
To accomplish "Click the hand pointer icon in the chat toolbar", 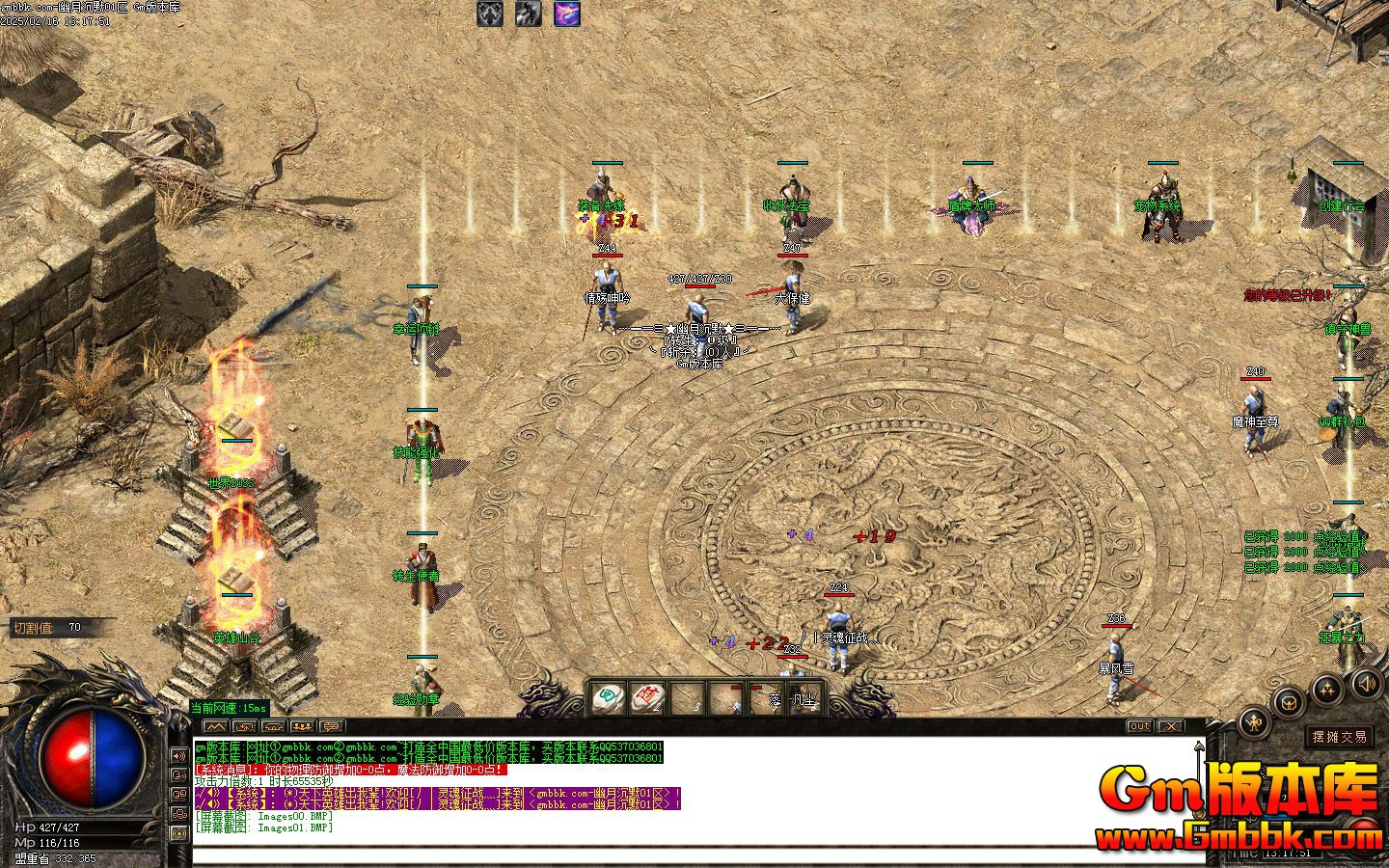I will click(246, 726).
